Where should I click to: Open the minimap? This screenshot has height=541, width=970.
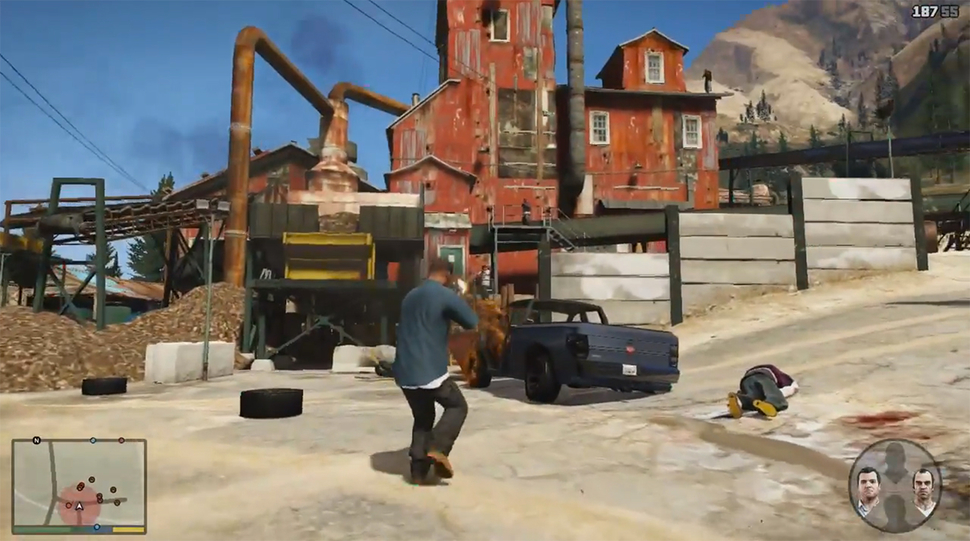pos(79,484)
